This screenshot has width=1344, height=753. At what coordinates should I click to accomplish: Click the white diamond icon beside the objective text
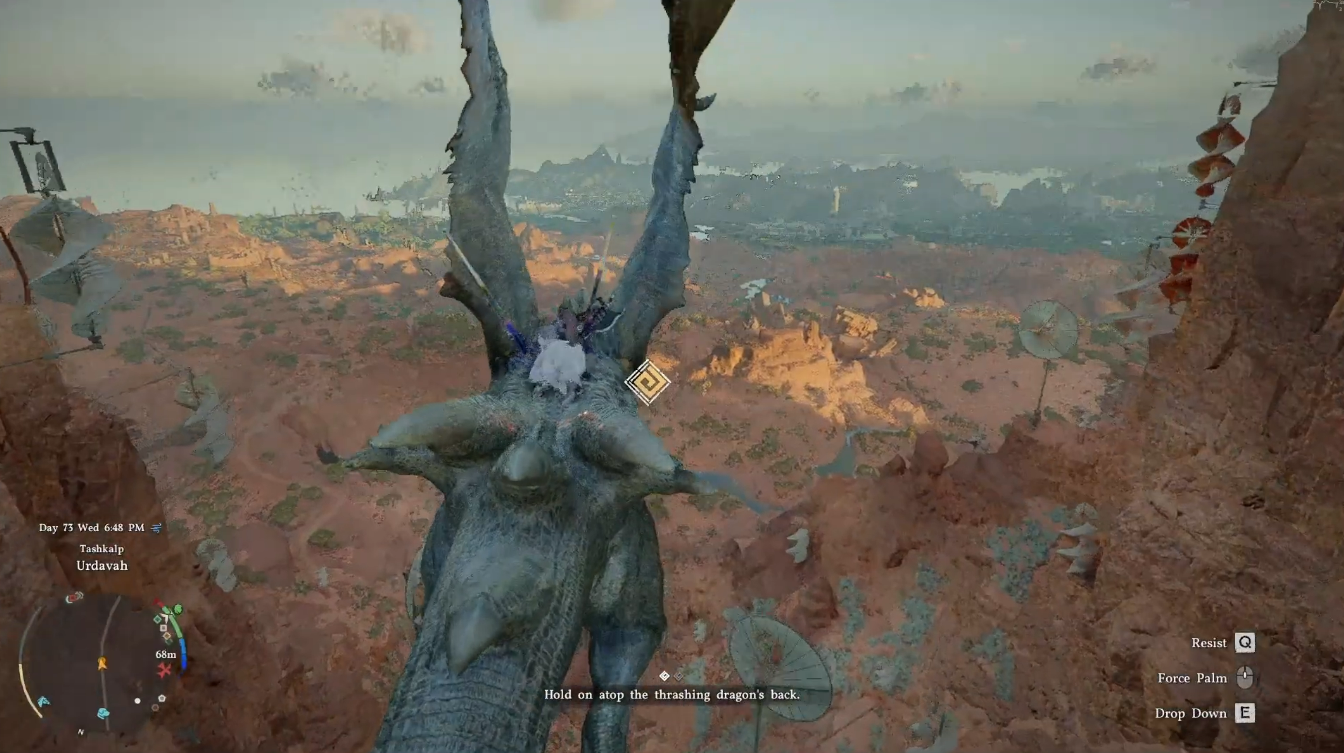pos(663,676)
